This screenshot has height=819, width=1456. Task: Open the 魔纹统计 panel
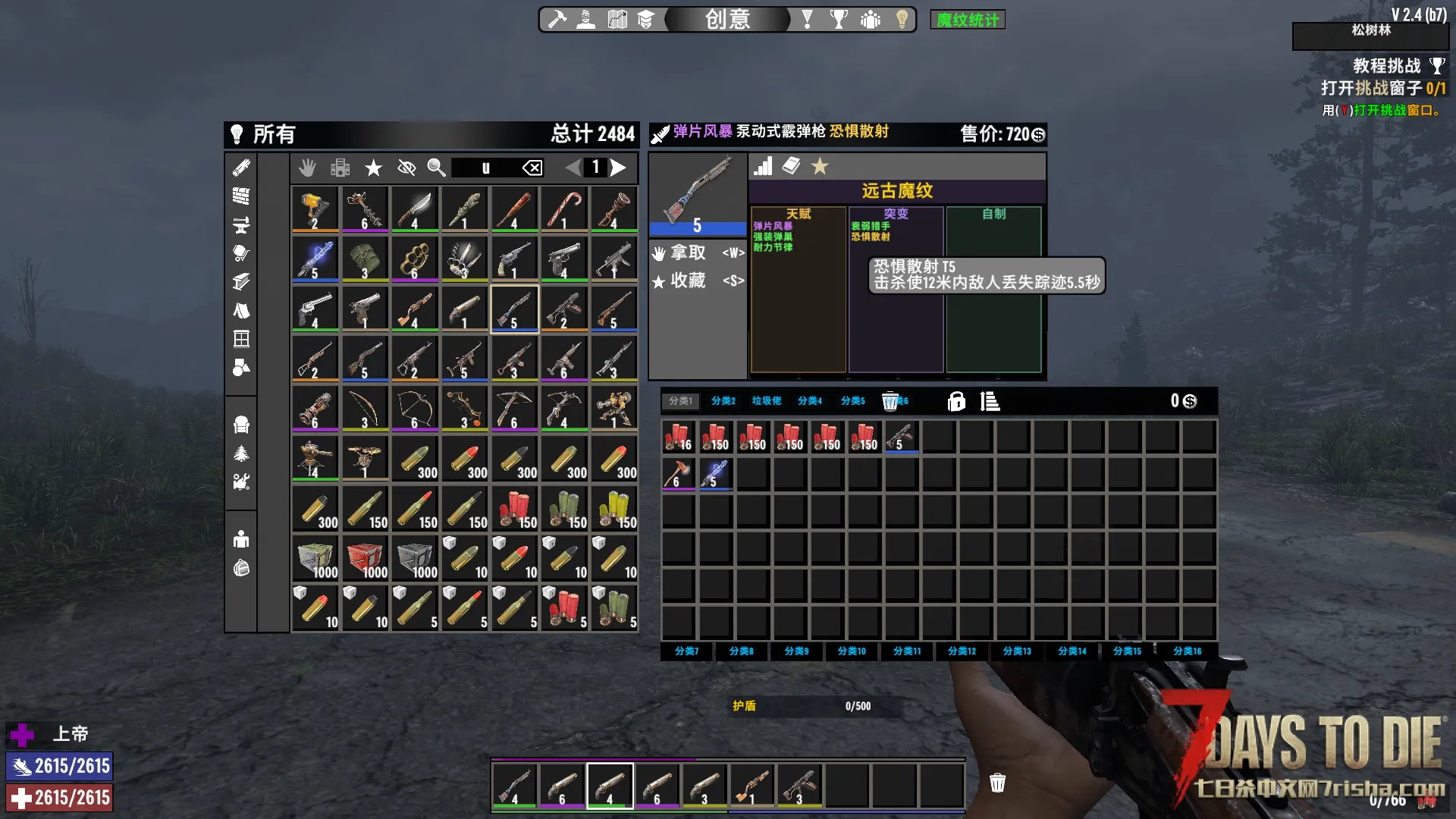tap(967, 20)
